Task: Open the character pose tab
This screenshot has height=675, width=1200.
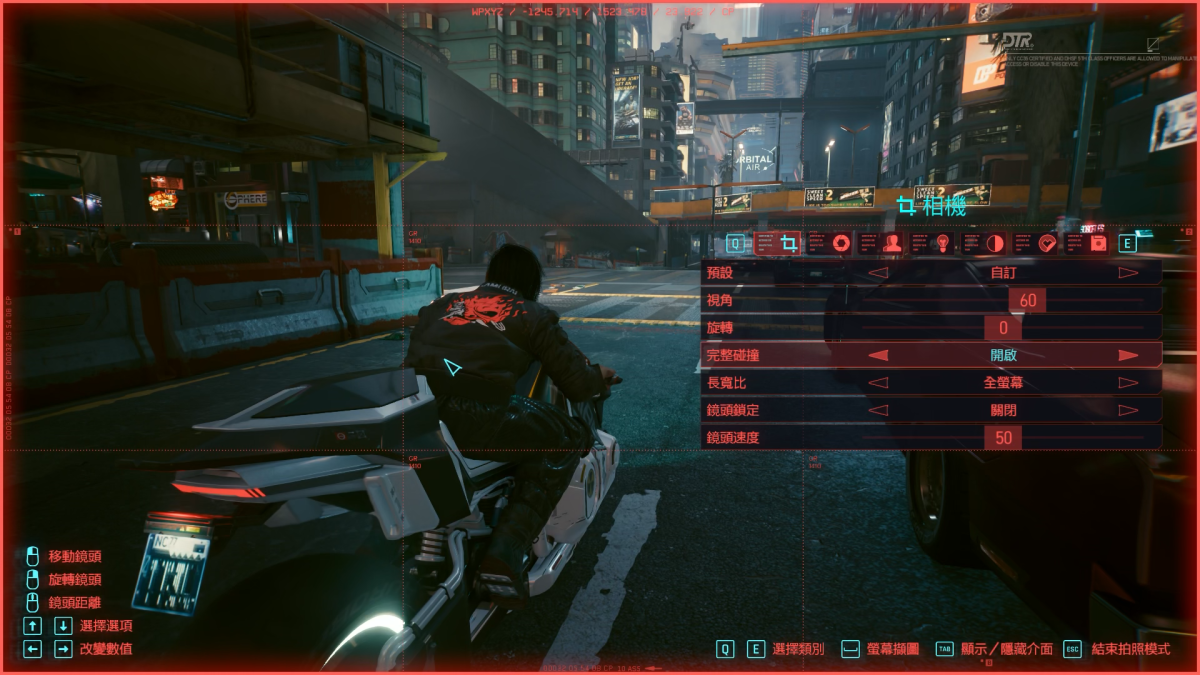Action: [x=892, y=243]
